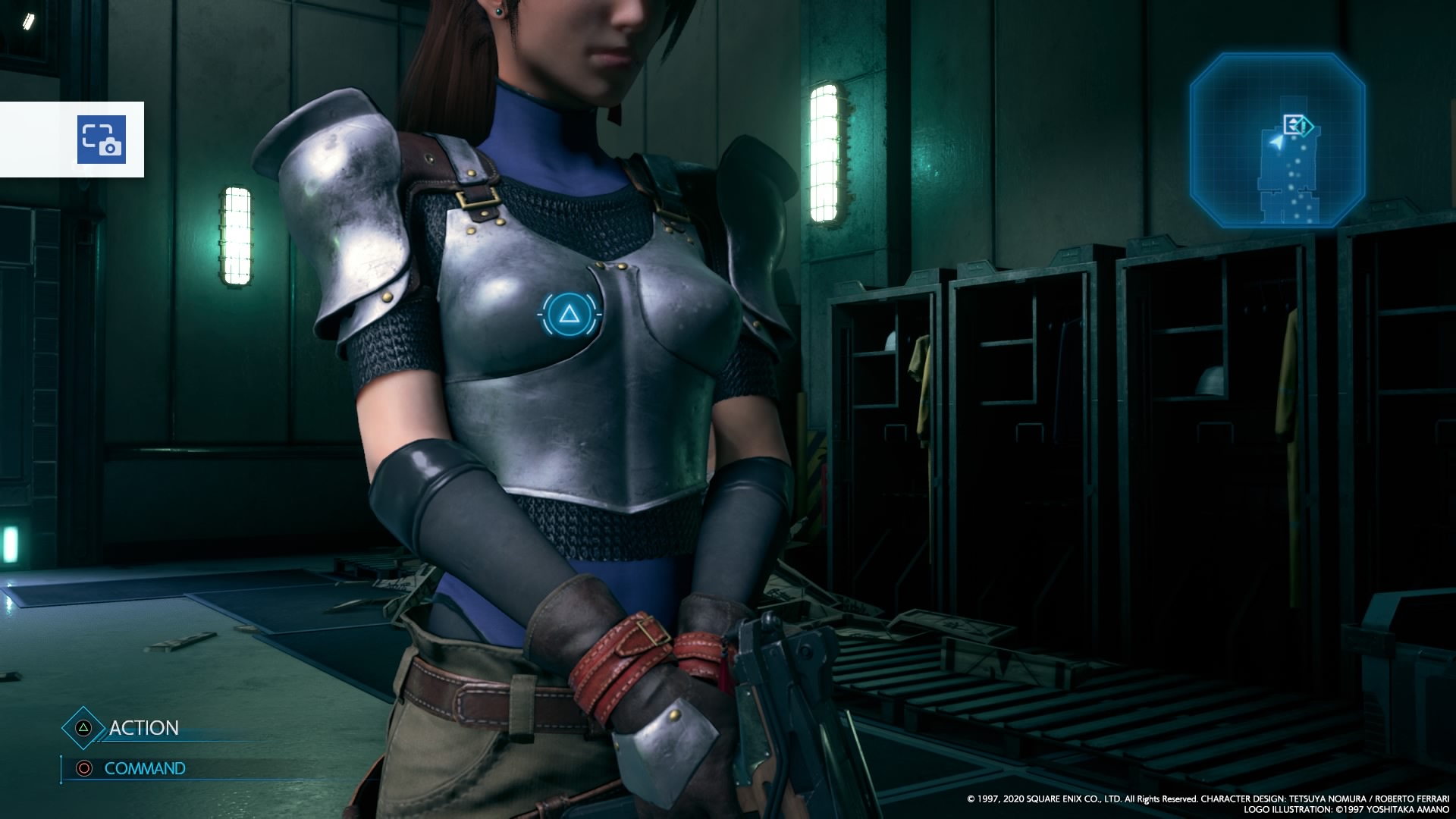Select the ACTION menu entry

pyautogui.click(x=143, y=728)
